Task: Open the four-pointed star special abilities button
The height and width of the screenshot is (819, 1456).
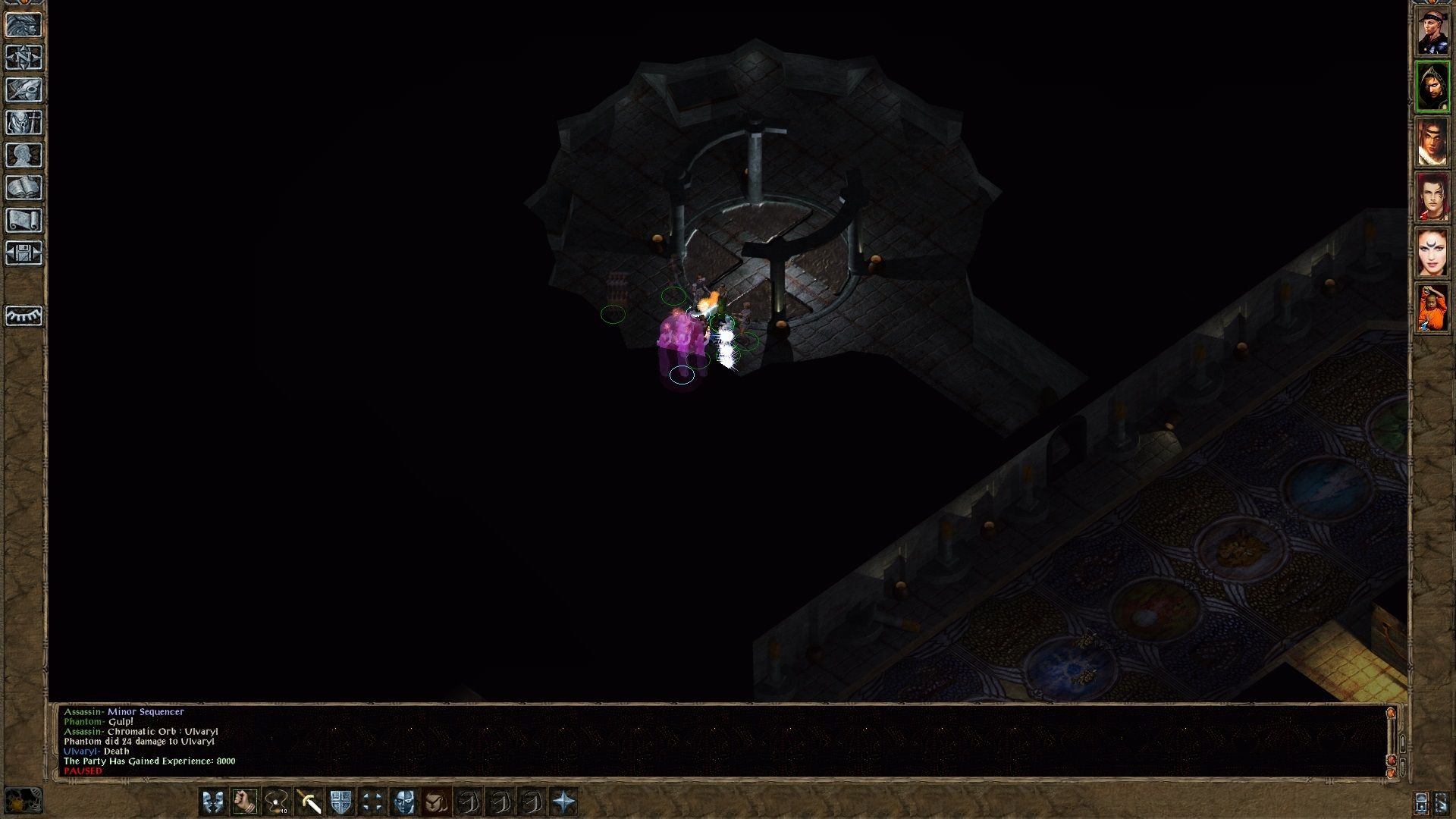Action: coord(563,802)
